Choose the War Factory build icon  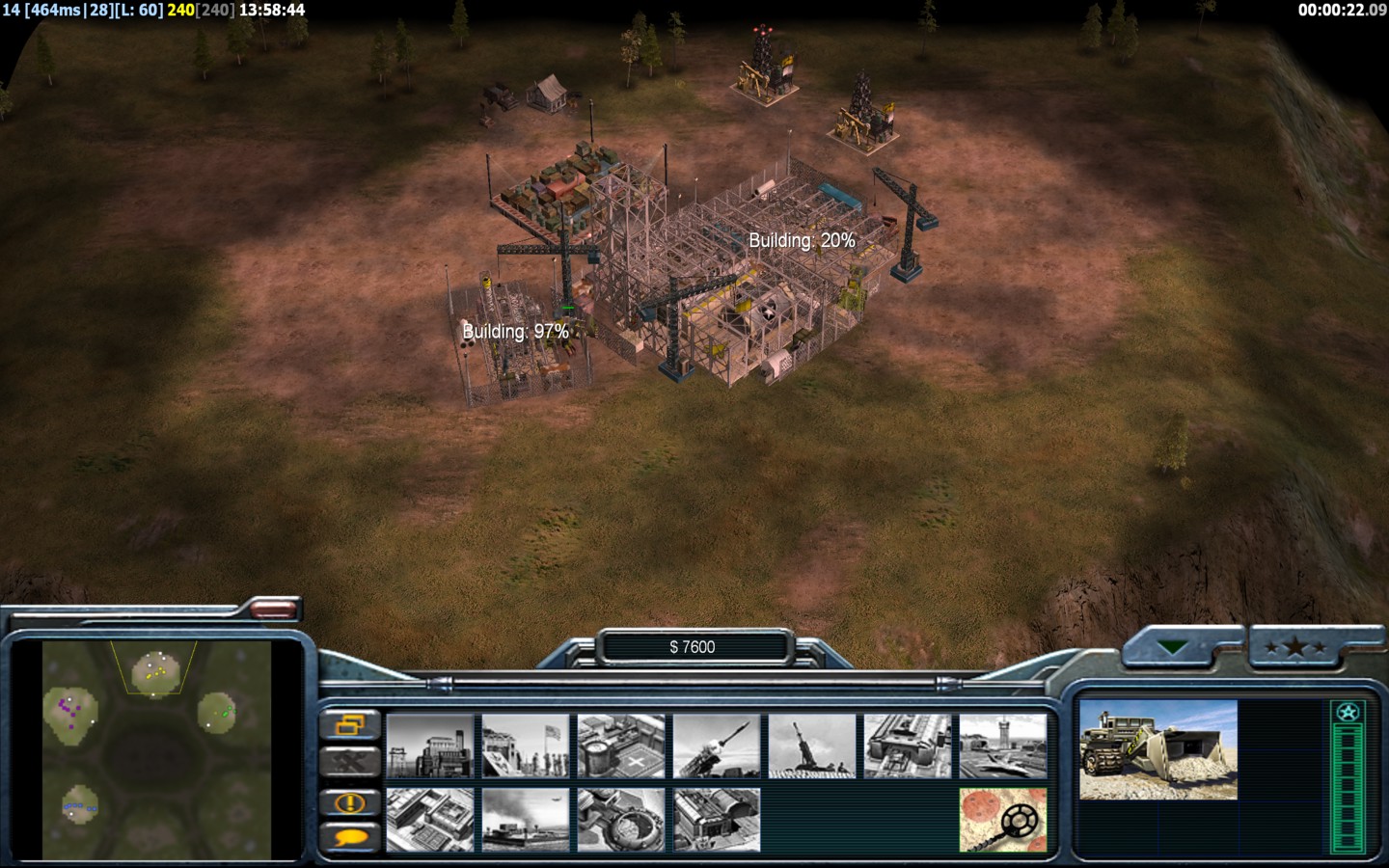pyautogui.click(x=908, y=746)
